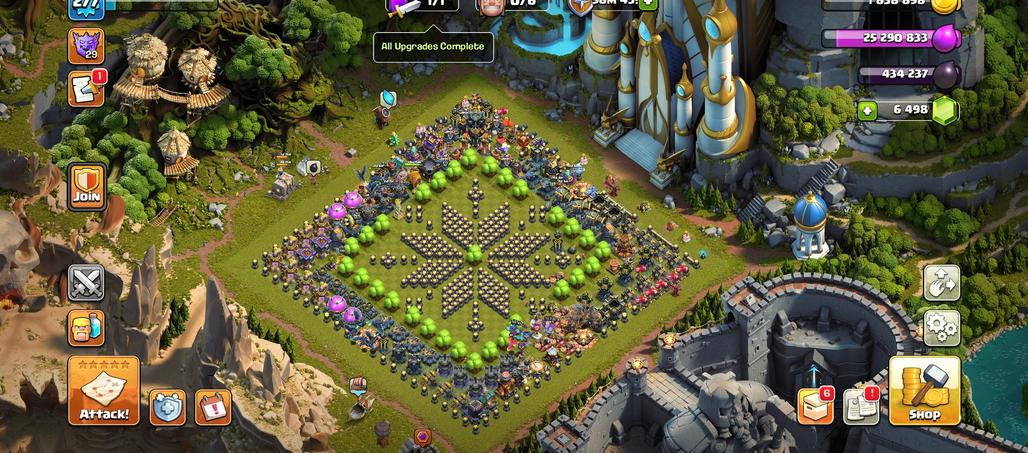This screenshot has width=1028, height=453.
Task: Open the events calendar icon
Action: coord(213,406)
